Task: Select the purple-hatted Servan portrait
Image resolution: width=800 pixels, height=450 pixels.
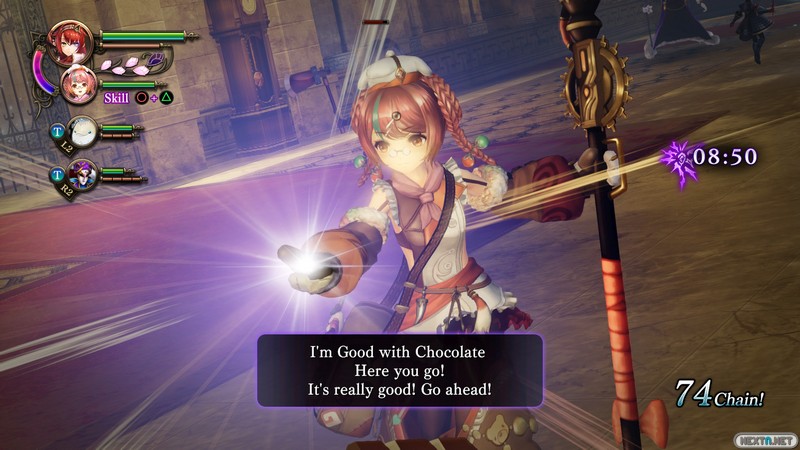Action: point(83,172)
